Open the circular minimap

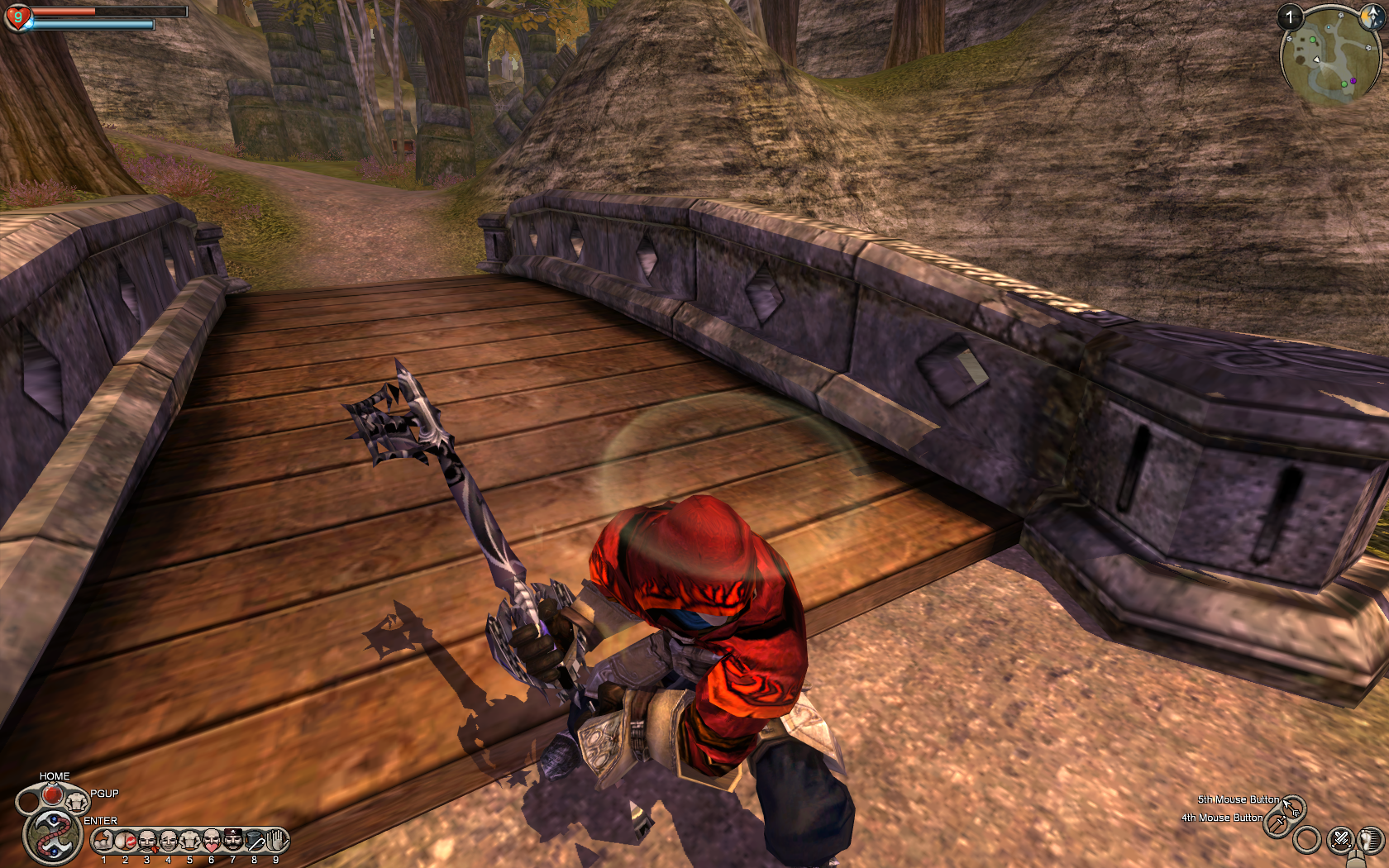coord(1329,56)
